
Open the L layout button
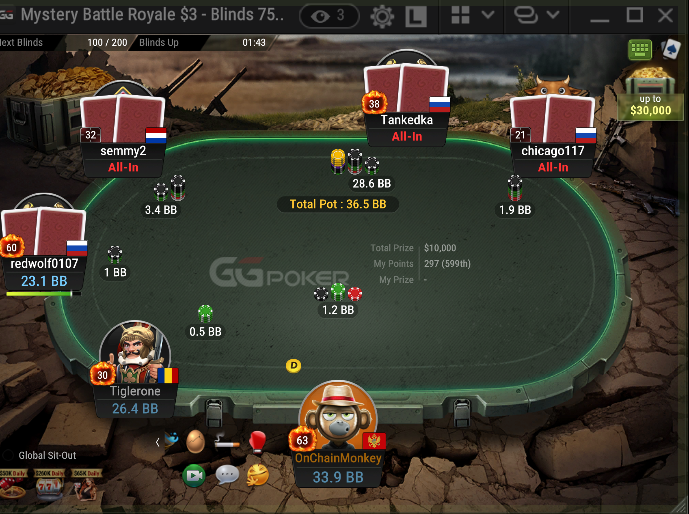pyautogui.click(x=417, y=16)
